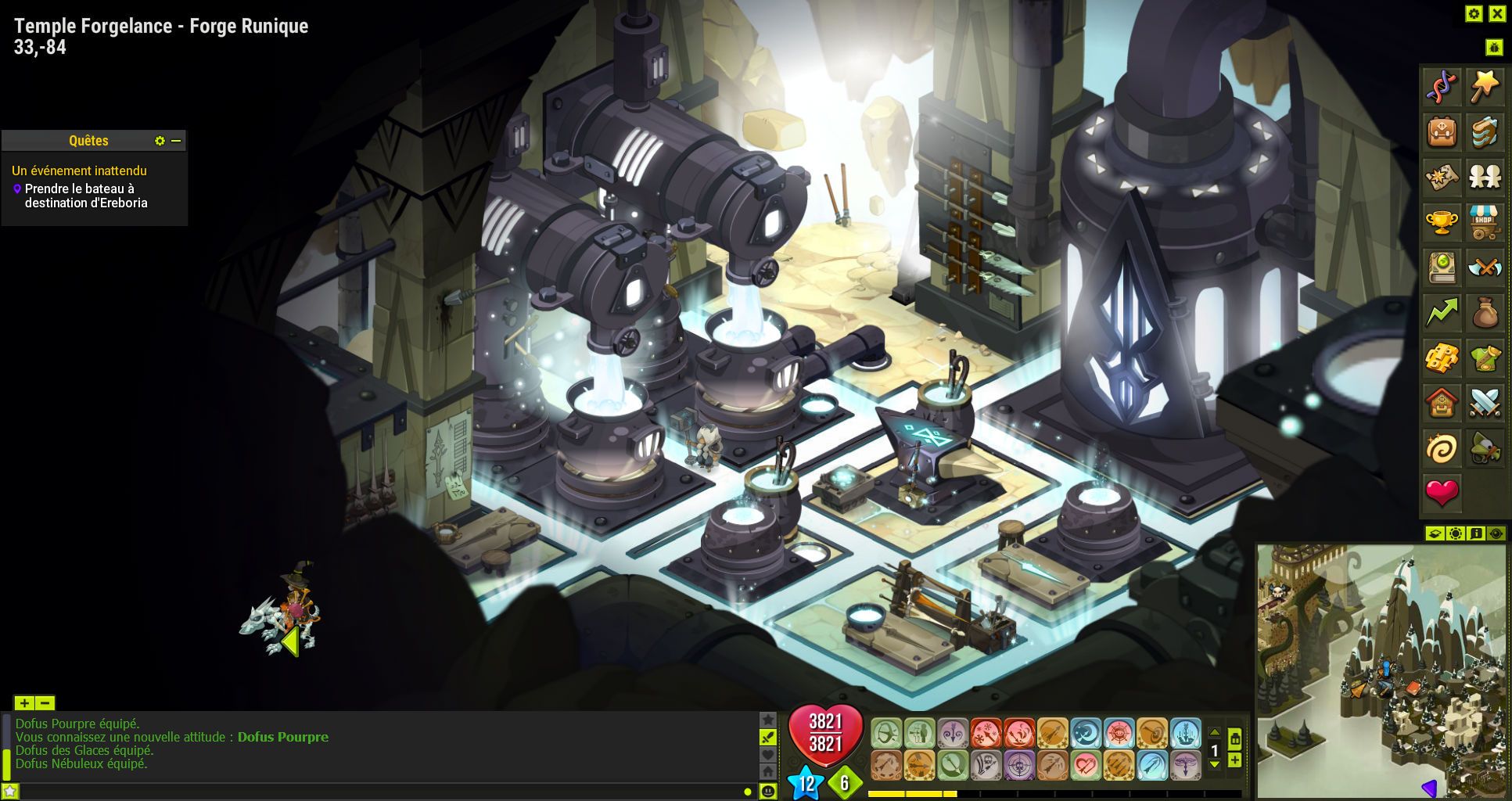Screen dimensions: 1512x801
Task: Open the shop cart icon
Action: (1484, 223)
